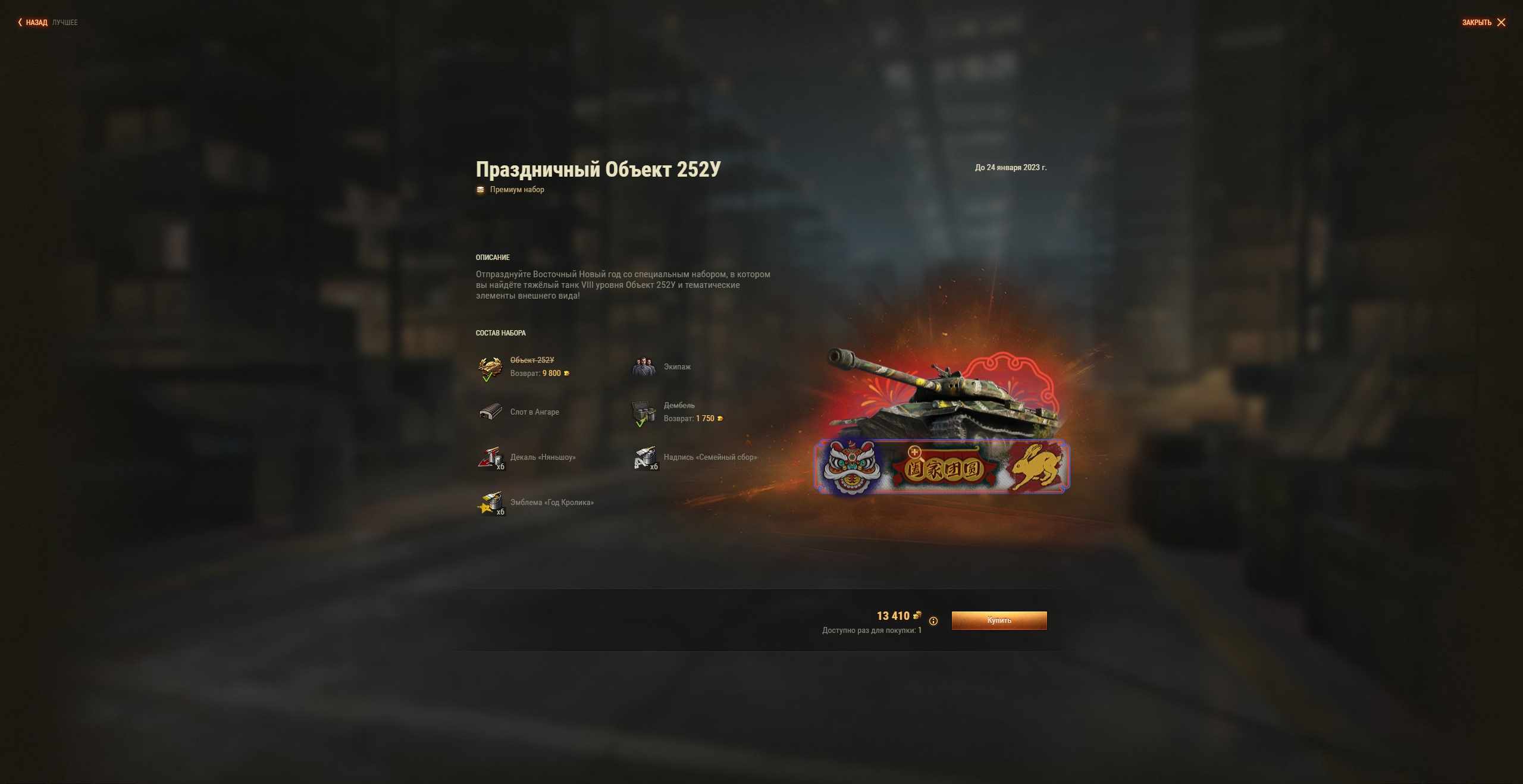Select the Дембель item

[x=644, y=413]
